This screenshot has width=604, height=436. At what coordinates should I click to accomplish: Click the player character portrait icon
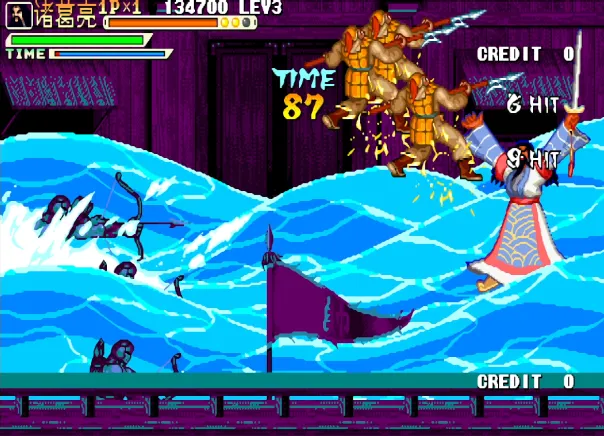tap(19, 17)
